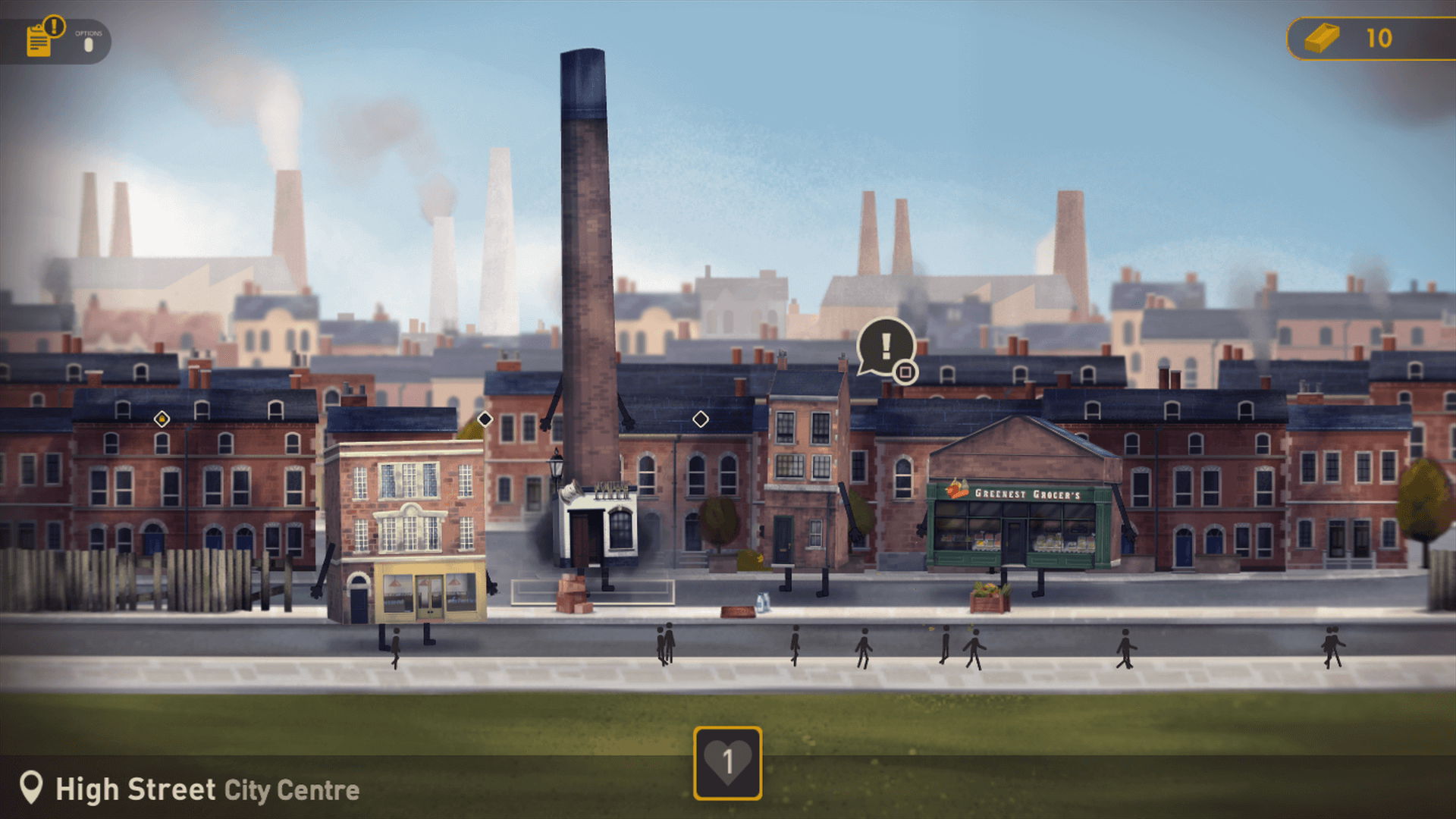Click the heart appeal counter at bottom center
Image resolution: width=1456 pixels, height=819 pixels.
click(x=727, y=764)
